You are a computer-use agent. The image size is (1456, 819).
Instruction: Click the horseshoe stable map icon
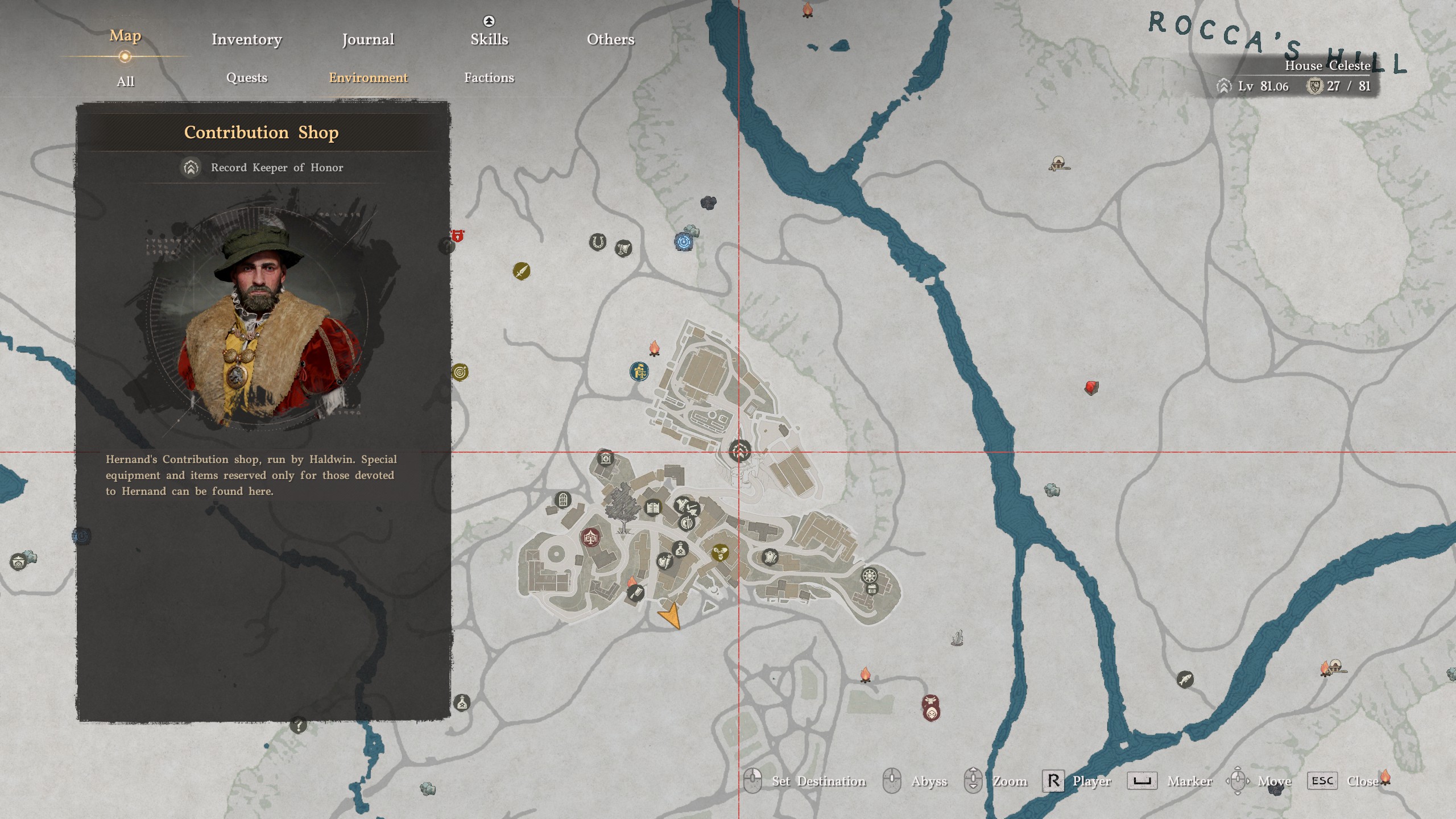(x=598, y=242)
